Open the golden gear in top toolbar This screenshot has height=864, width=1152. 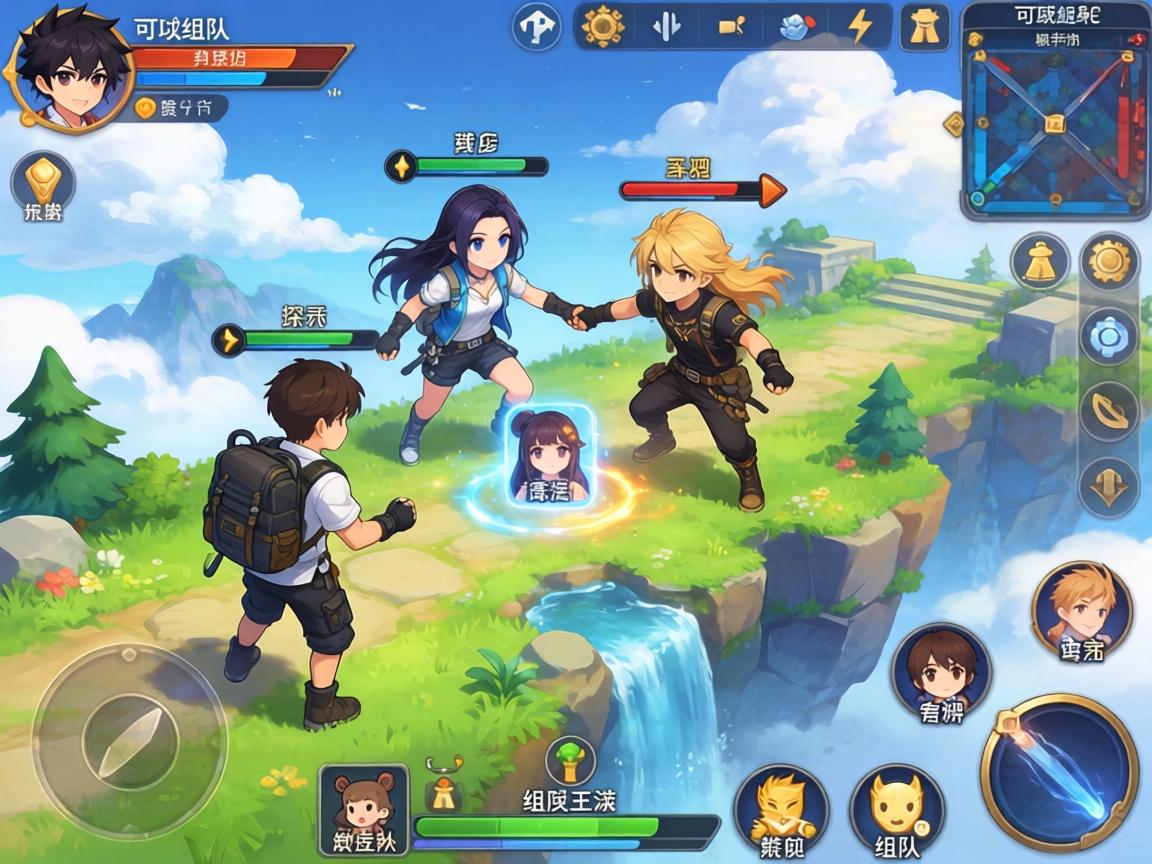603,26
